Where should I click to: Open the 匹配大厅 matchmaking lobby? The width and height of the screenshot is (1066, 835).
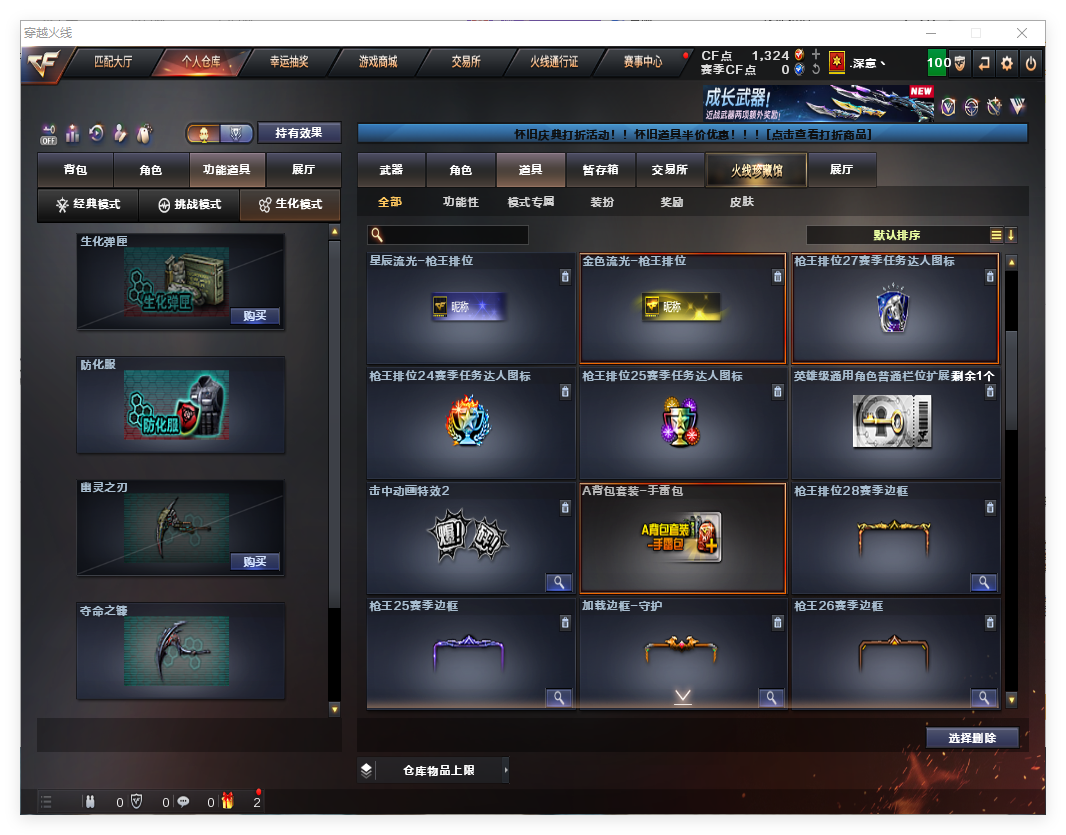113,62
